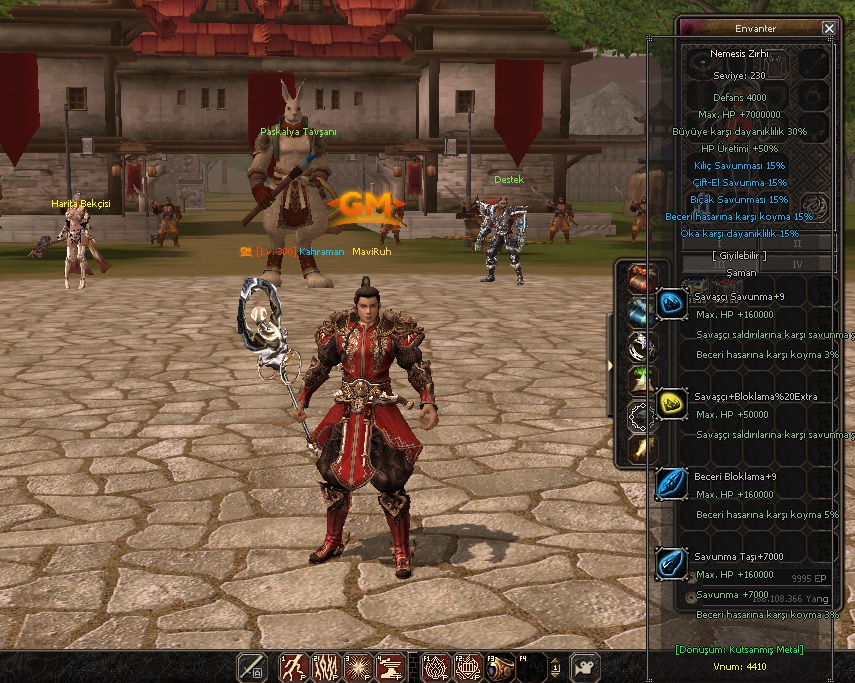The height and width of the screenshot is (683, 855).
Task: Select the golden fish side panel icon
Action: [639, 448]
